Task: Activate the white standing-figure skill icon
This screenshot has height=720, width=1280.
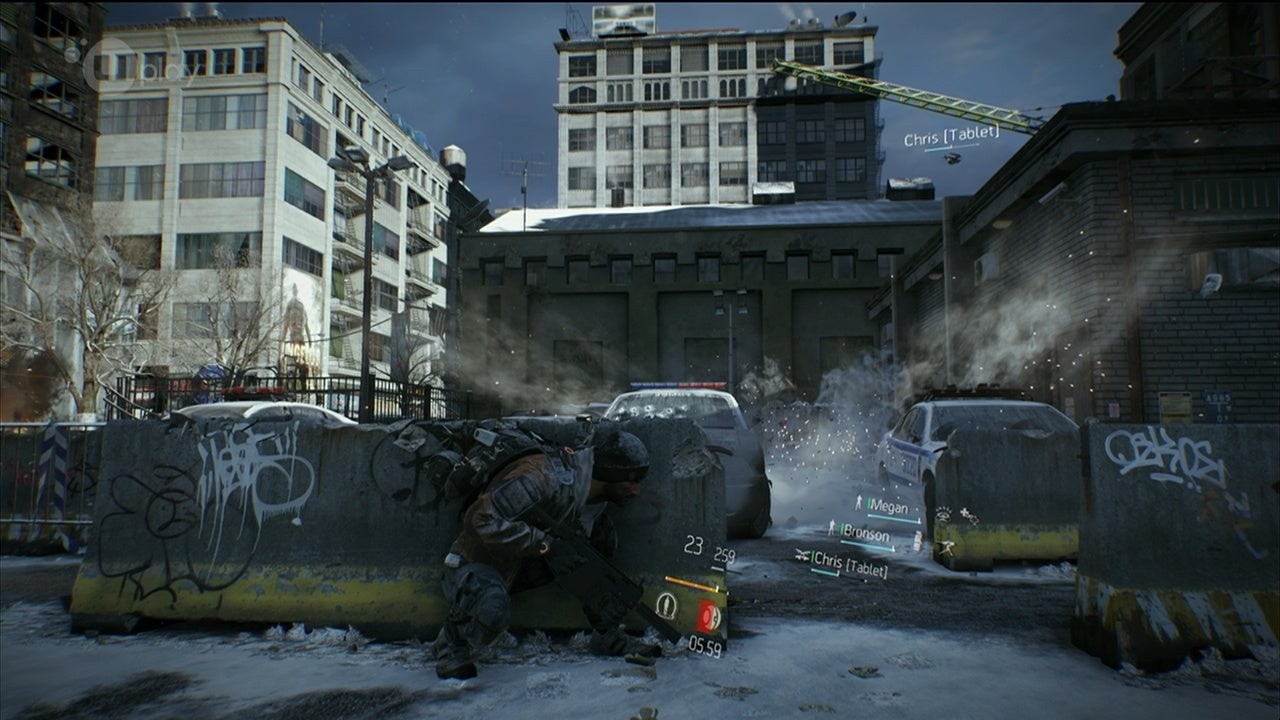Action: pos(666,606)
